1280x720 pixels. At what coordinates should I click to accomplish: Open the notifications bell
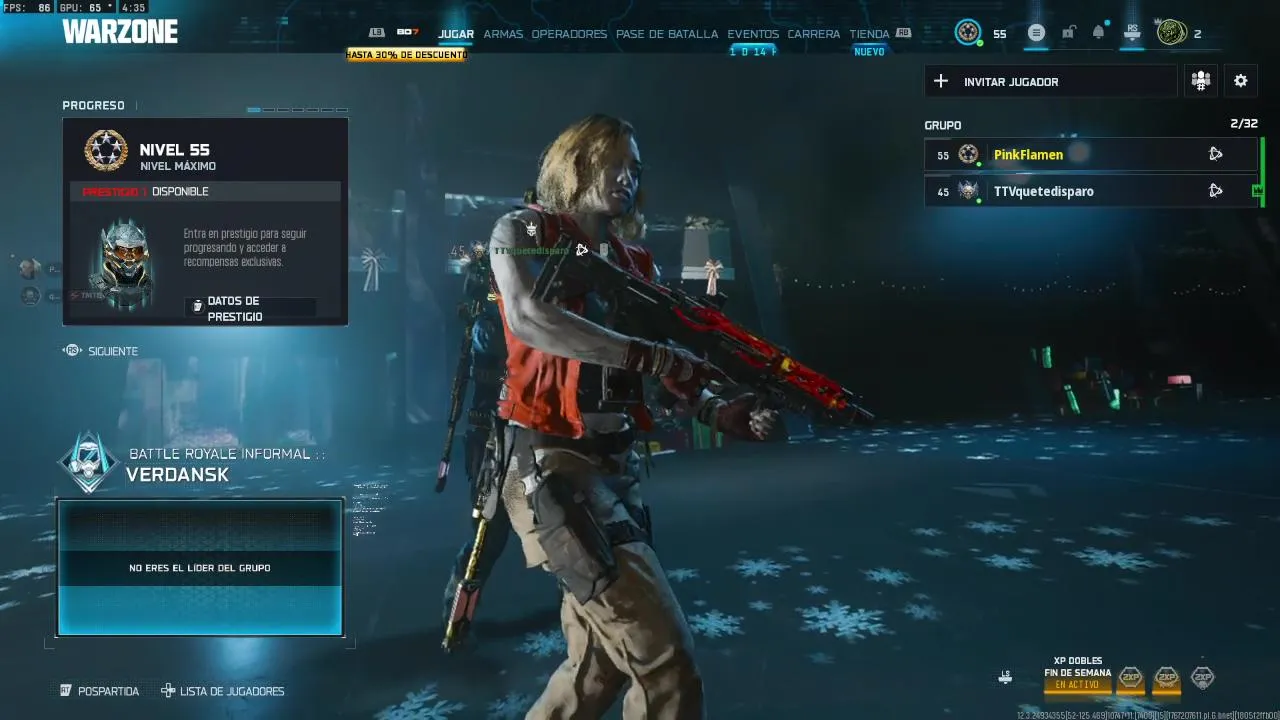point(1099,33)
